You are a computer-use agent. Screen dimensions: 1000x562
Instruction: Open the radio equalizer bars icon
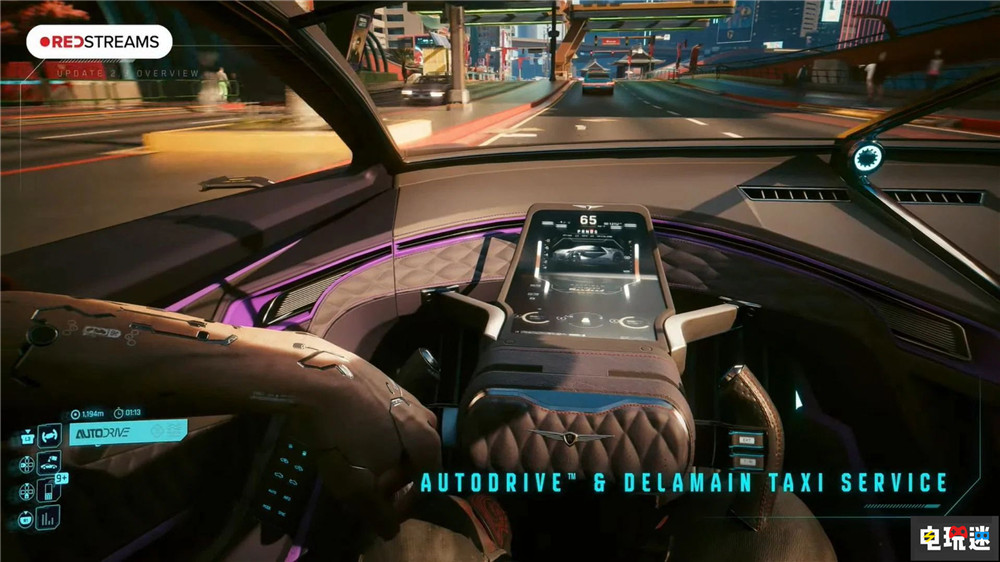click(49, 517)
